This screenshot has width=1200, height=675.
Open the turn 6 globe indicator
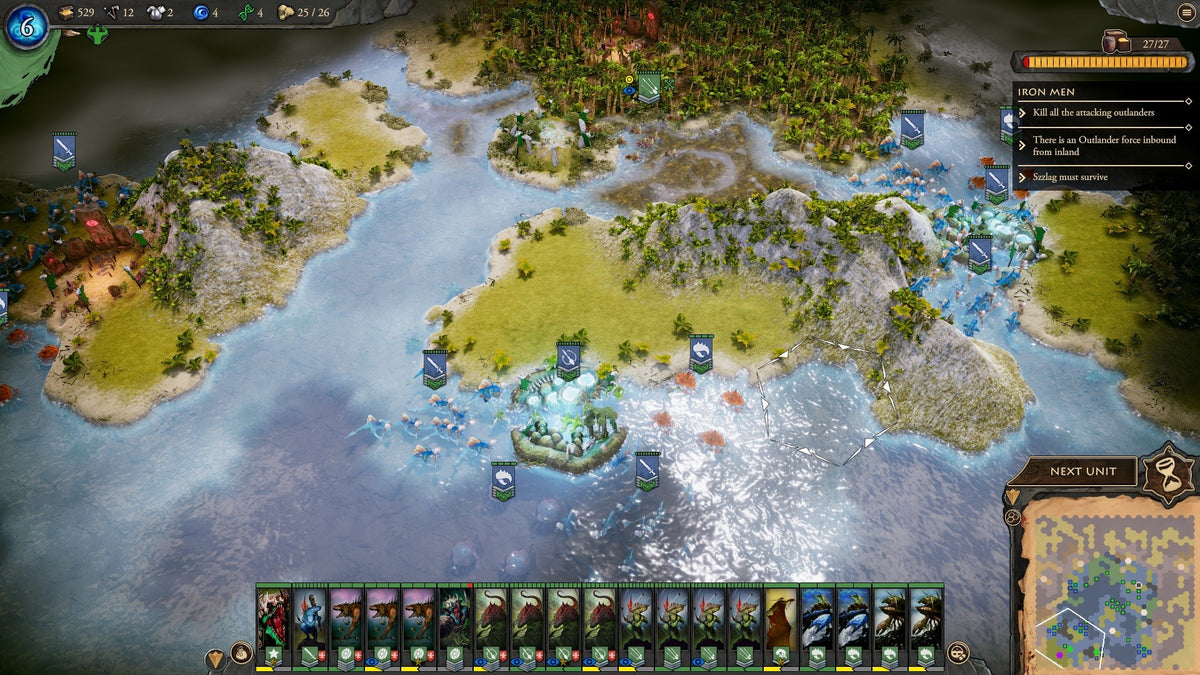25,27
